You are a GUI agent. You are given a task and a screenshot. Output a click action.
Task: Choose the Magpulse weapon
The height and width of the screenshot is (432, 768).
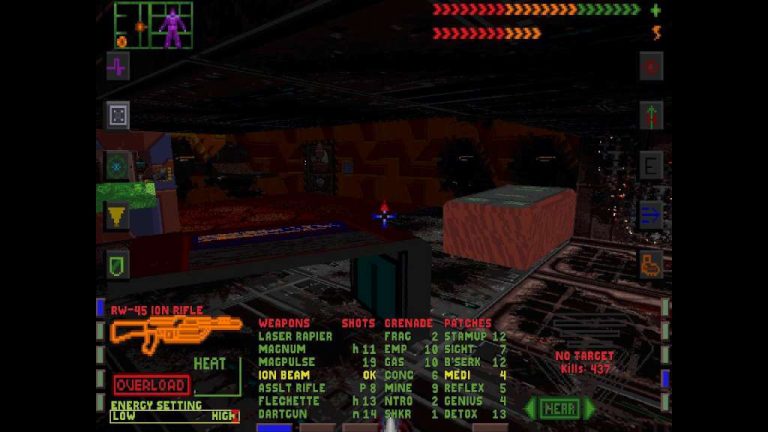287,362
